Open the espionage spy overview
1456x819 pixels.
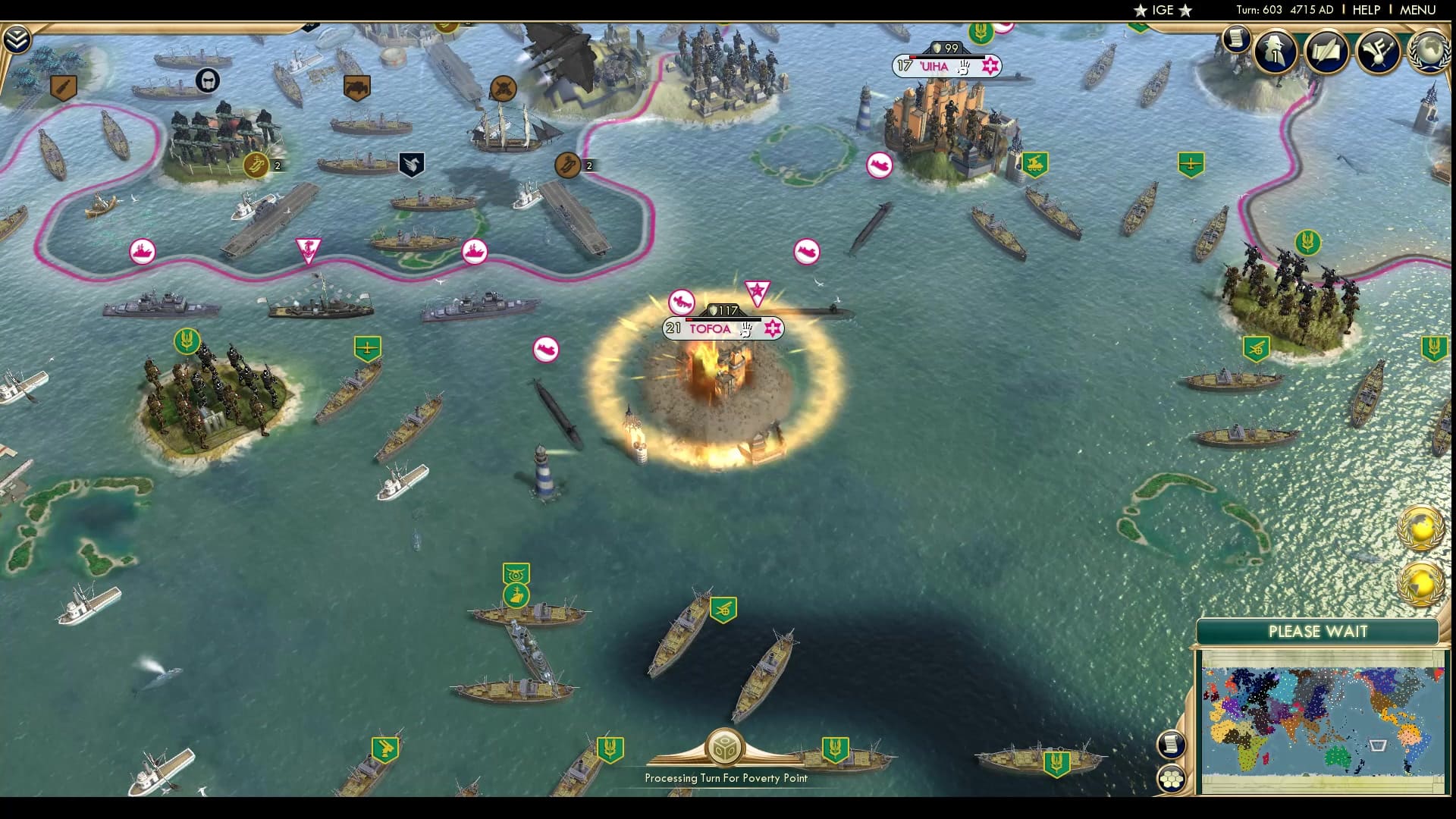click(x=1276, y=52)
